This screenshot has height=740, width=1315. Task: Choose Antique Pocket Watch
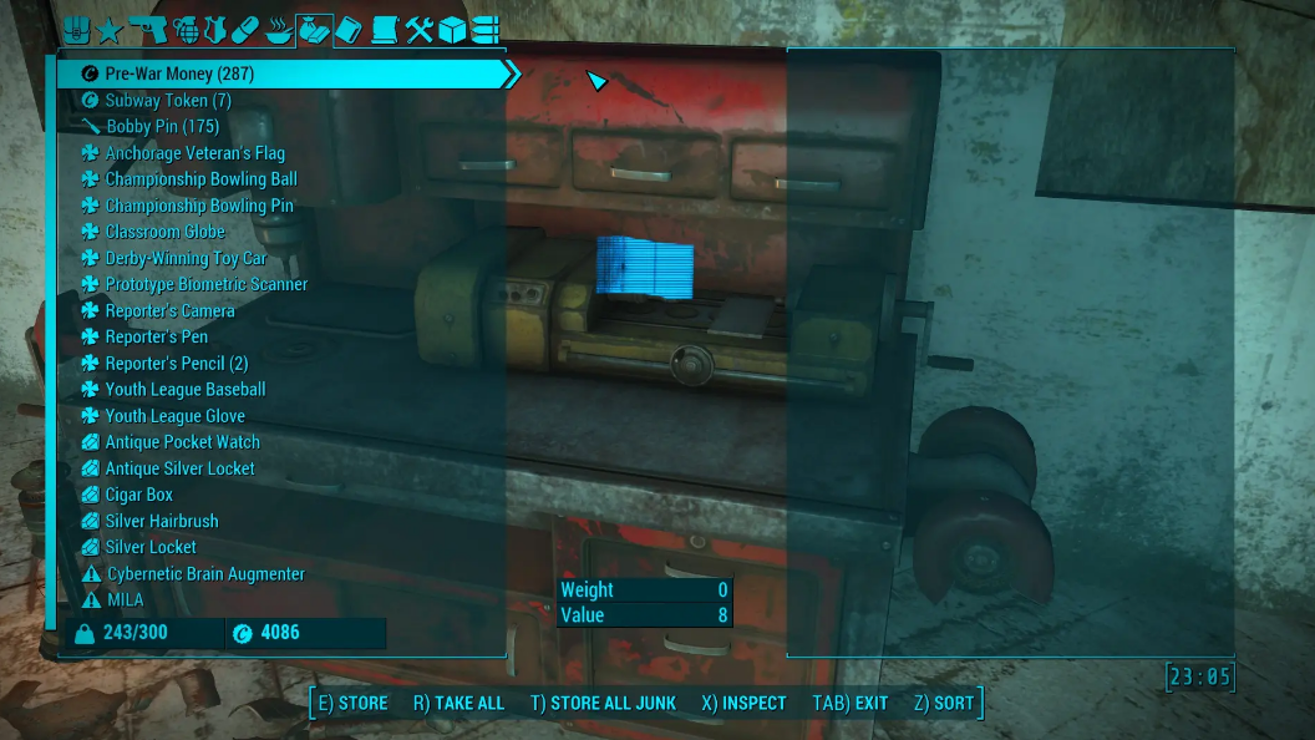coord(182,442)
